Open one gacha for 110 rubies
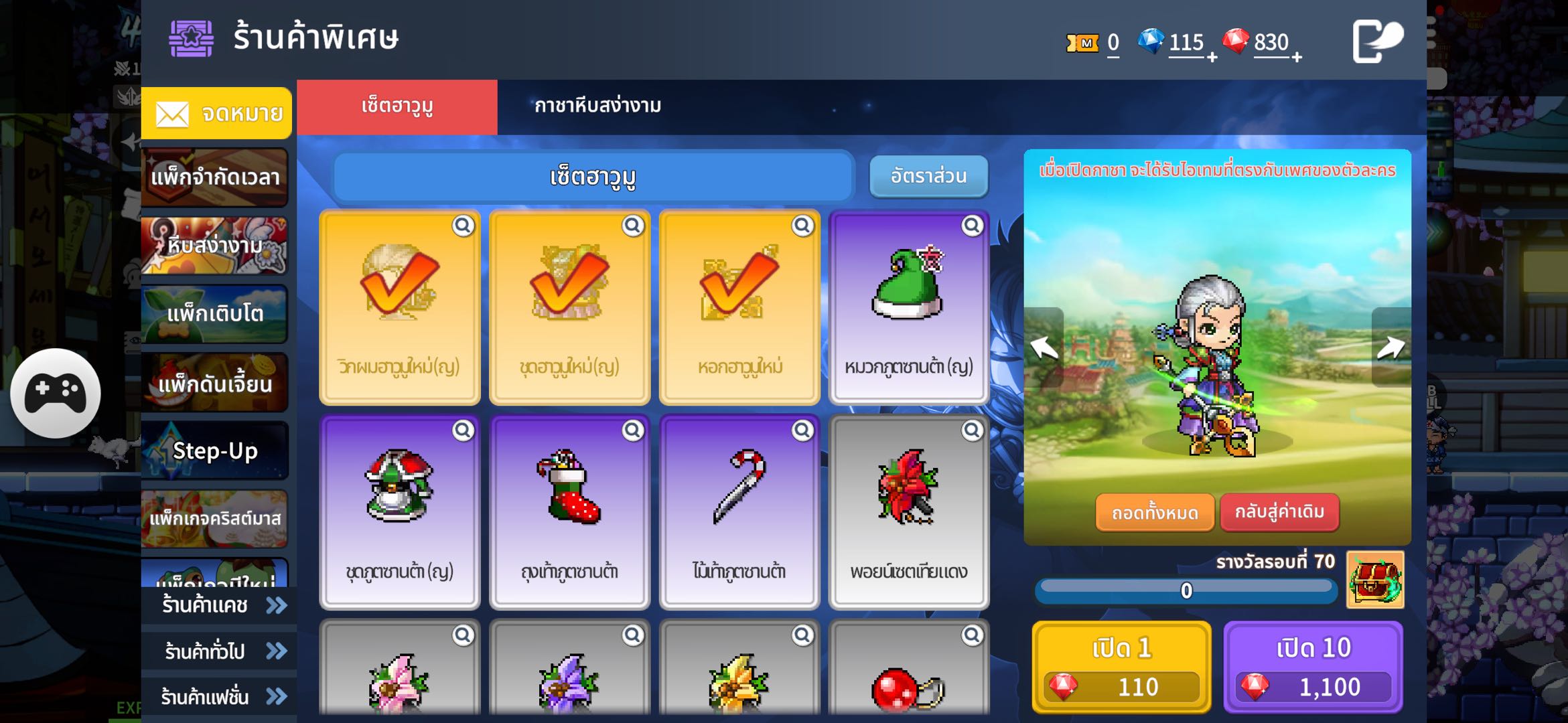The width and height of the screenshot is (1568, 723). point(1122,667)
